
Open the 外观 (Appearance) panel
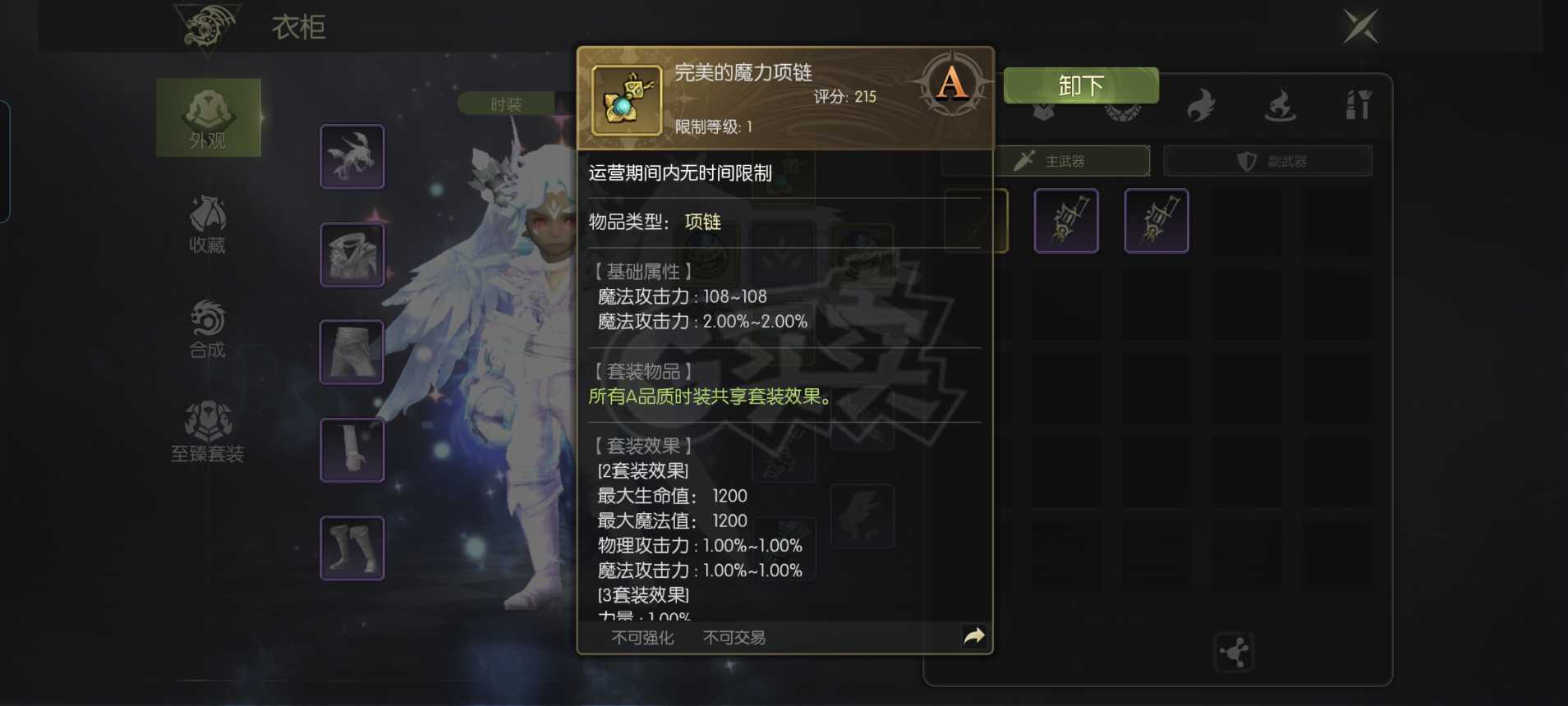[x=208, y=119]
